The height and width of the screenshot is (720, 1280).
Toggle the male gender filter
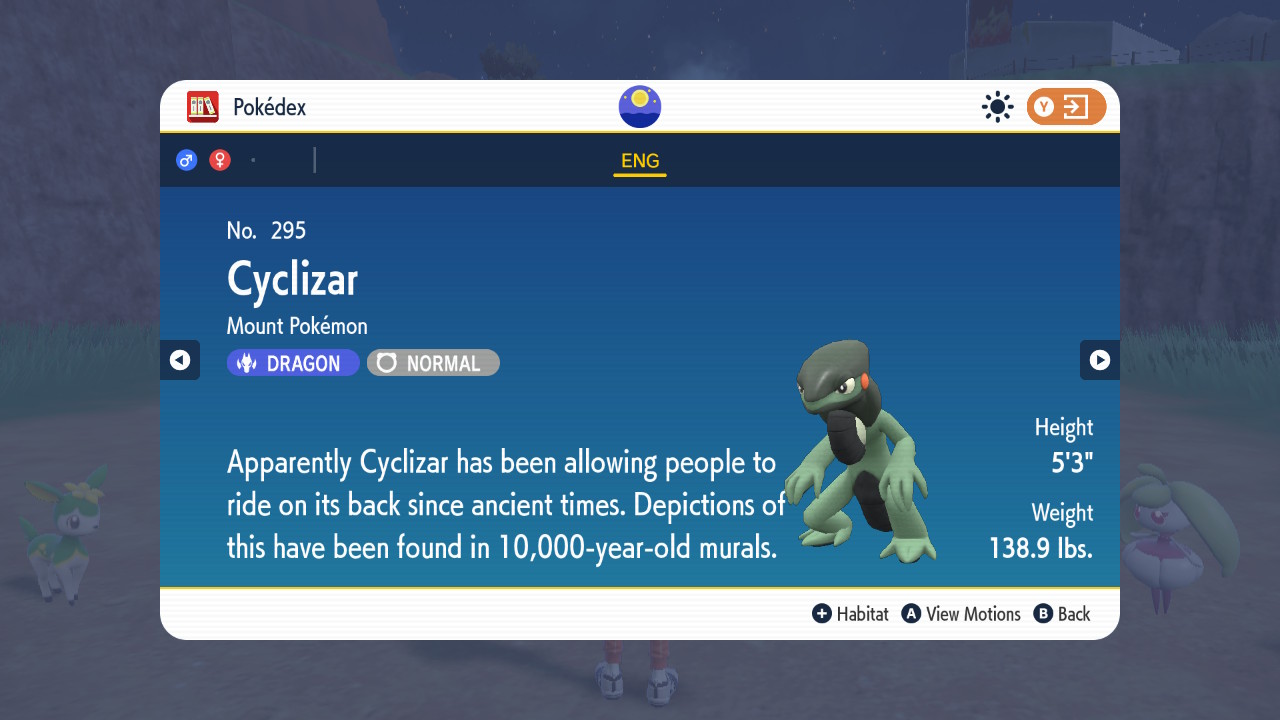pyautogui.click(x=186, y=159)
